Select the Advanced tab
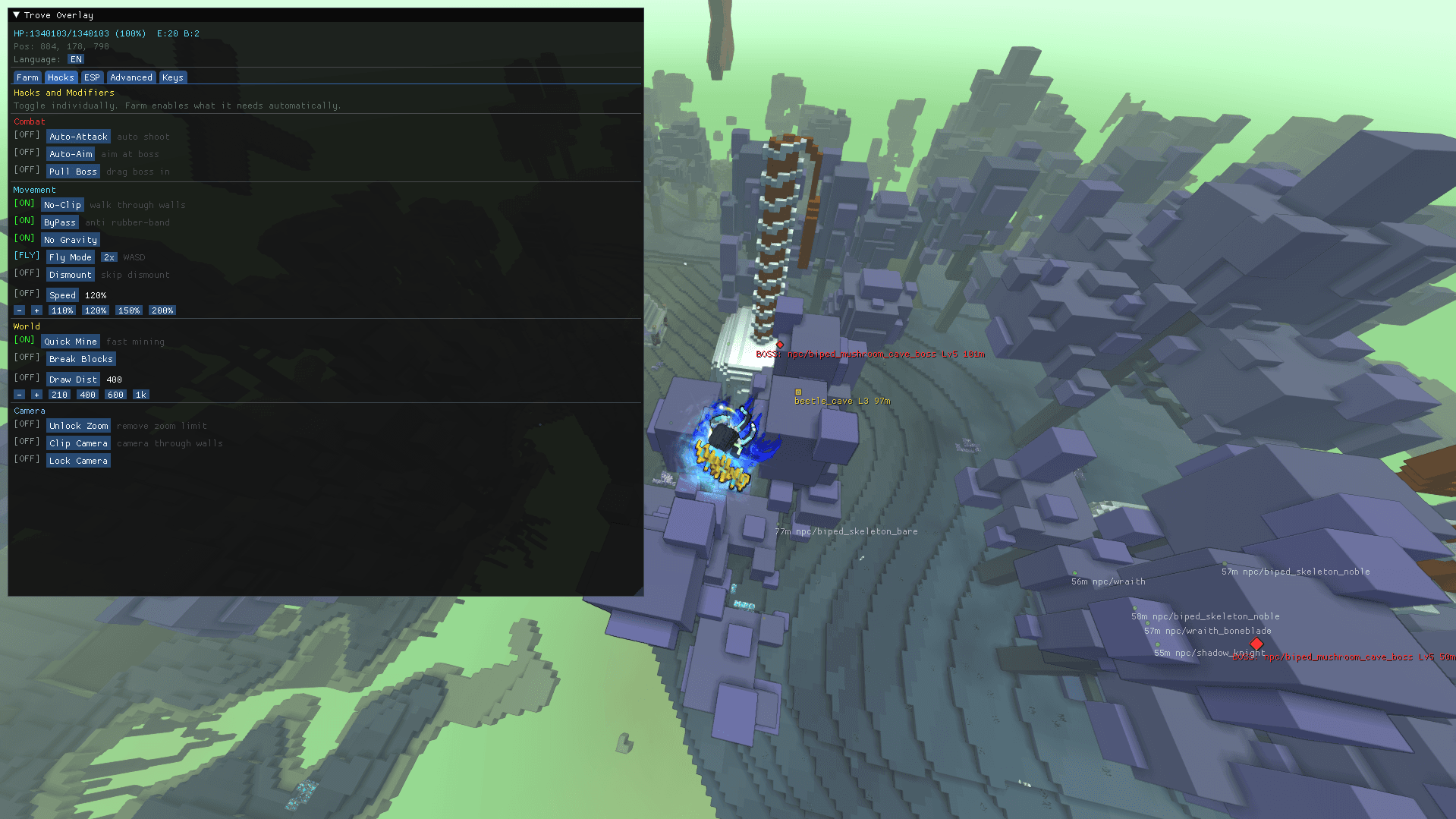1456x819 pixels. coord(131,77)
